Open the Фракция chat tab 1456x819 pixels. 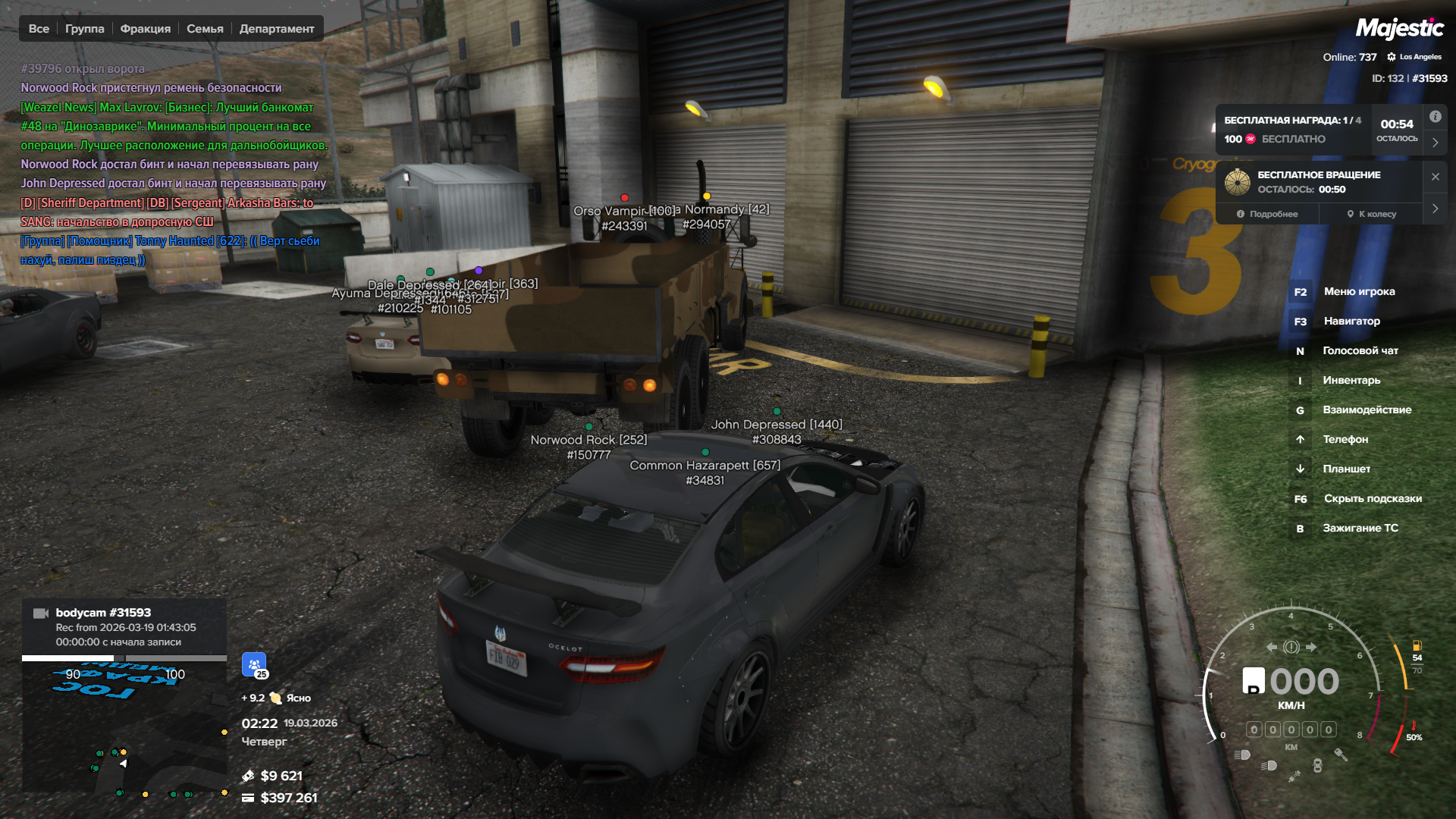(x=146, y=29)
